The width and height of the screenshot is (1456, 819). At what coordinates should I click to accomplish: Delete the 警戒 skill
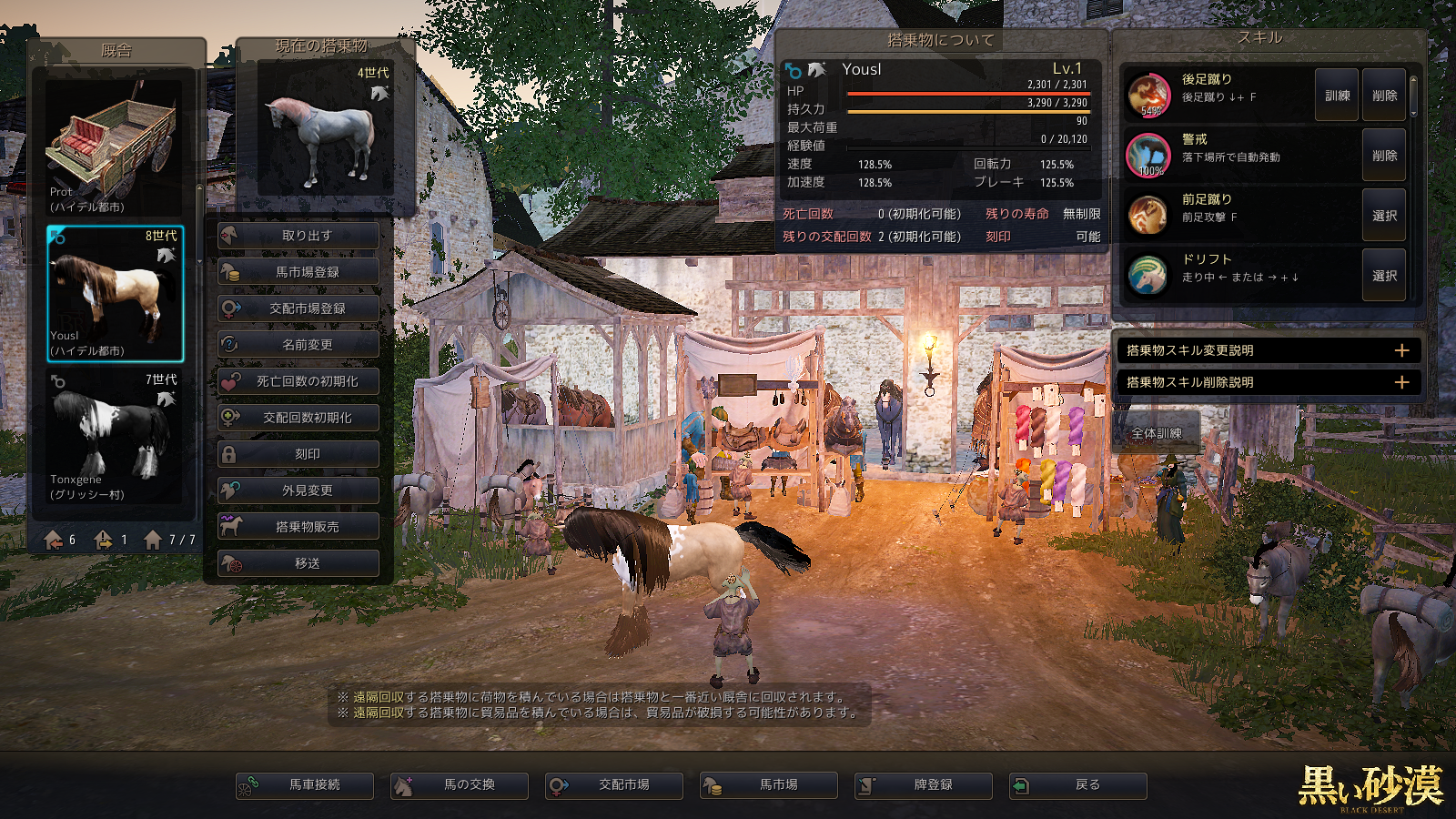click(1384, 156)
